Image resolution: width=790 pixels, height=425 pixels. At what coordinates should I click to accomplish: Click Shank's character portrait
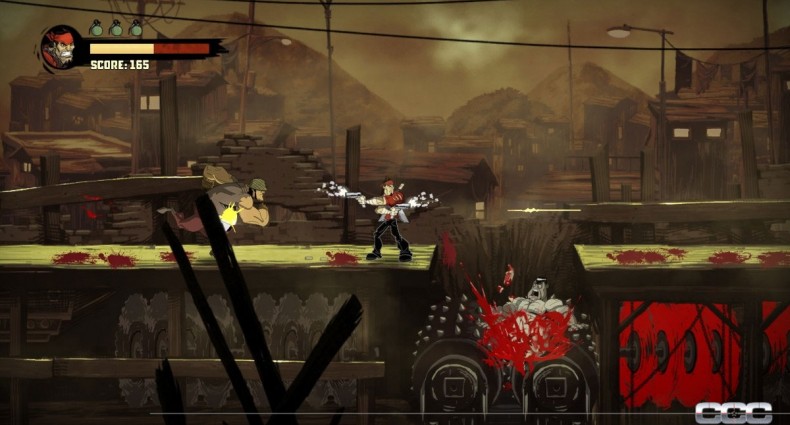(62, 48)
